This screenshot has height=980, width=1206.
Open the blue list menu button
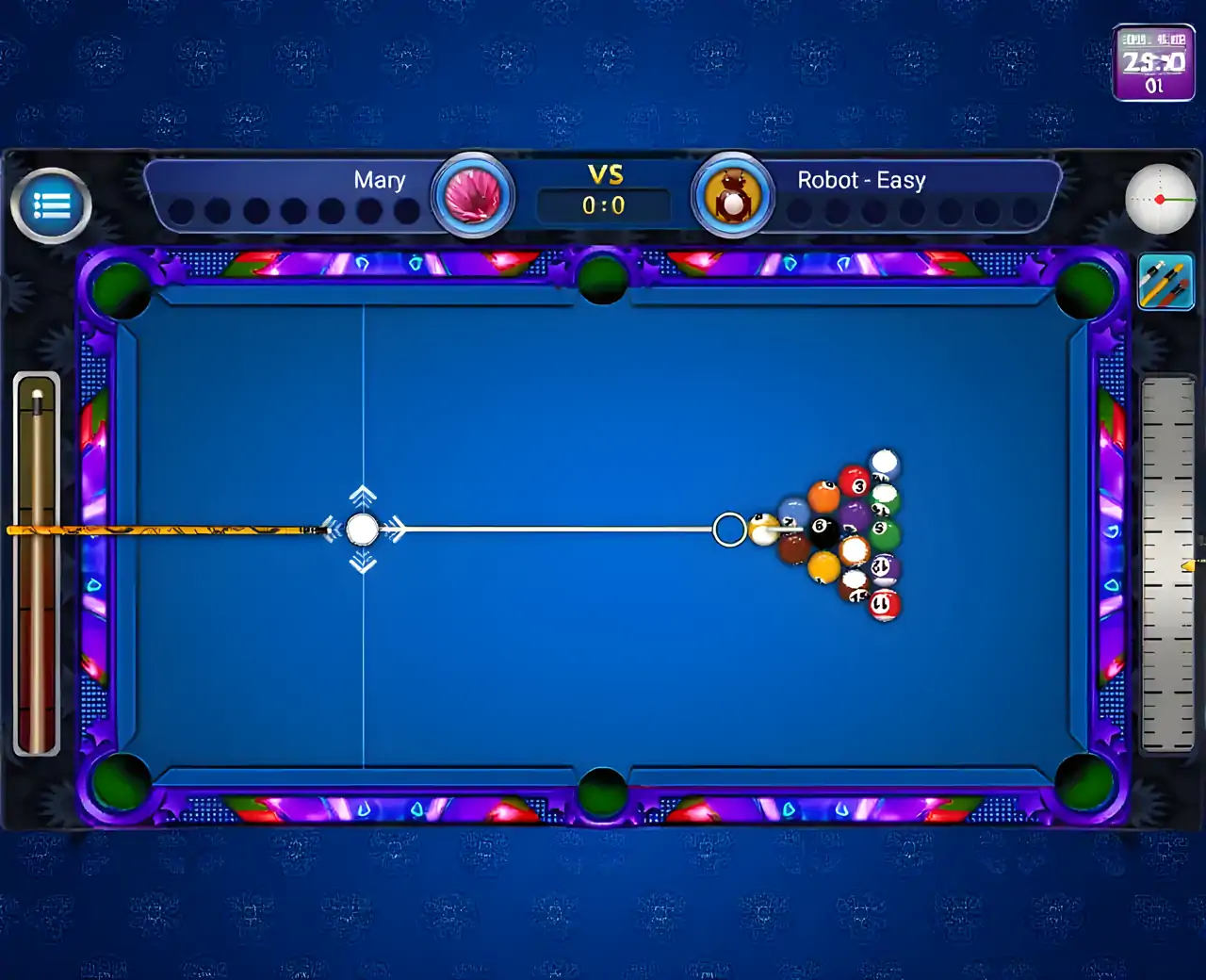pos(52,205)
